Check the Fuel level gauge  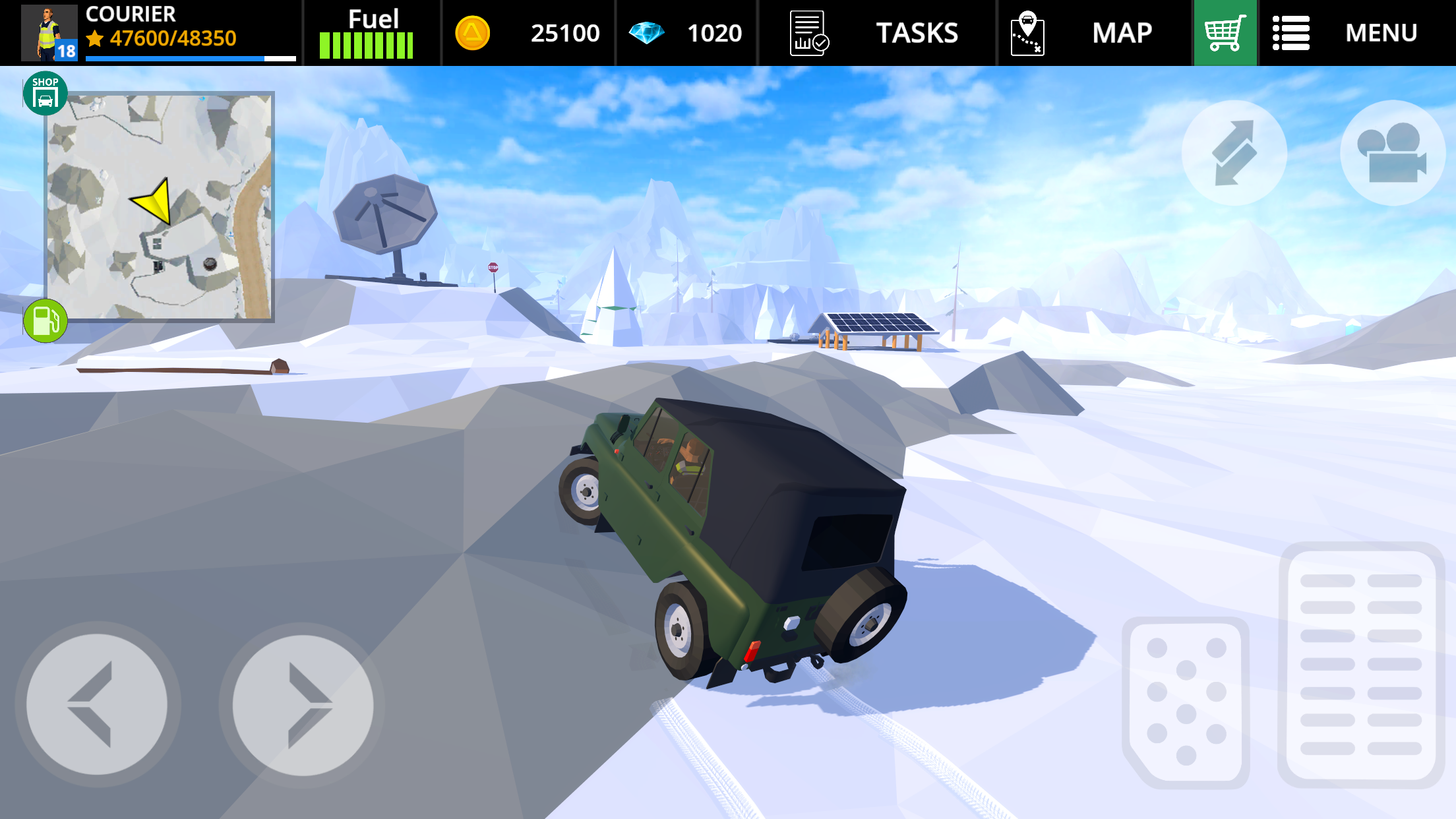click(366, 45)
